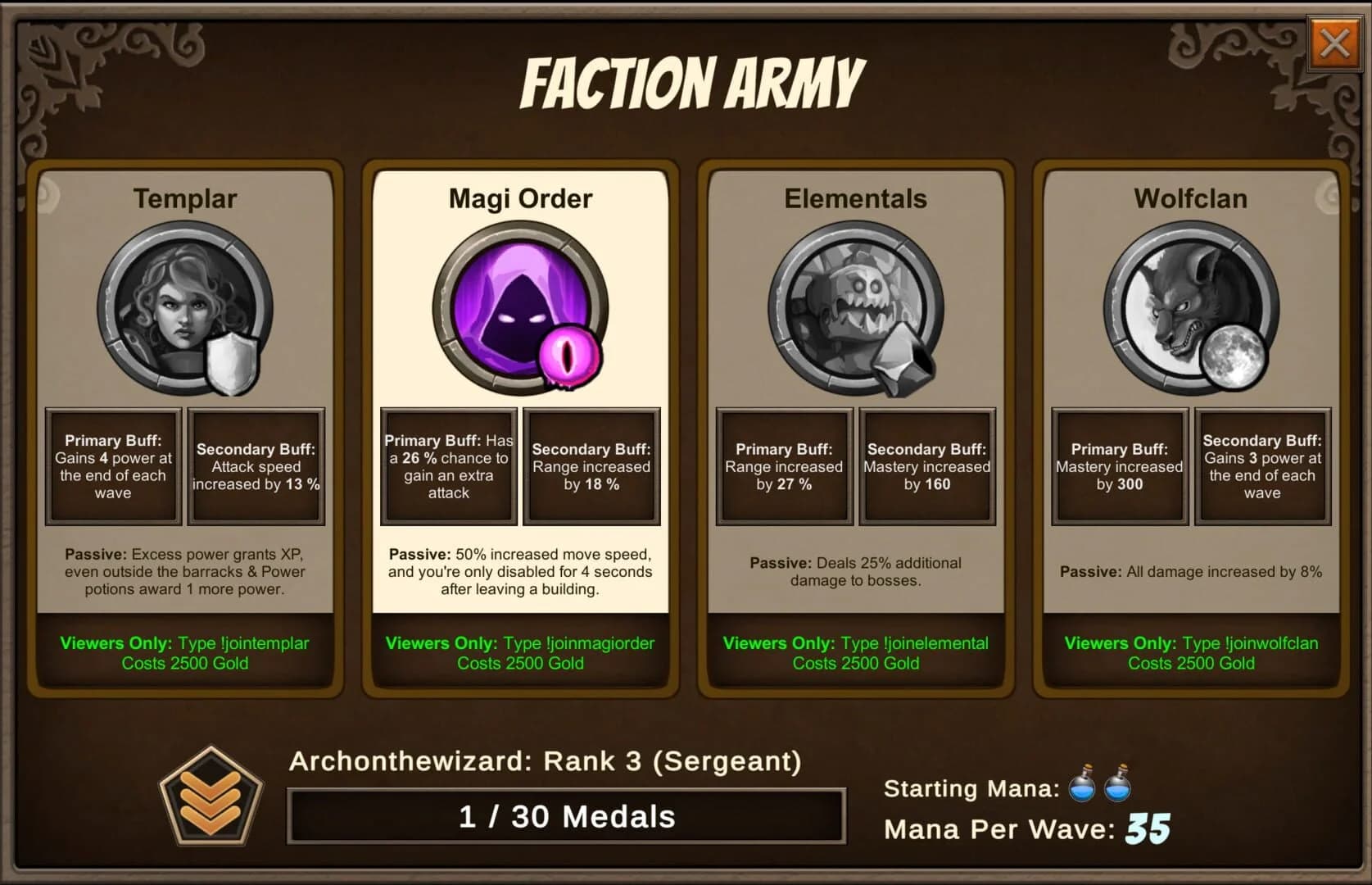Click the Elementals card header
1372x885 pixels.
[854, 197]
